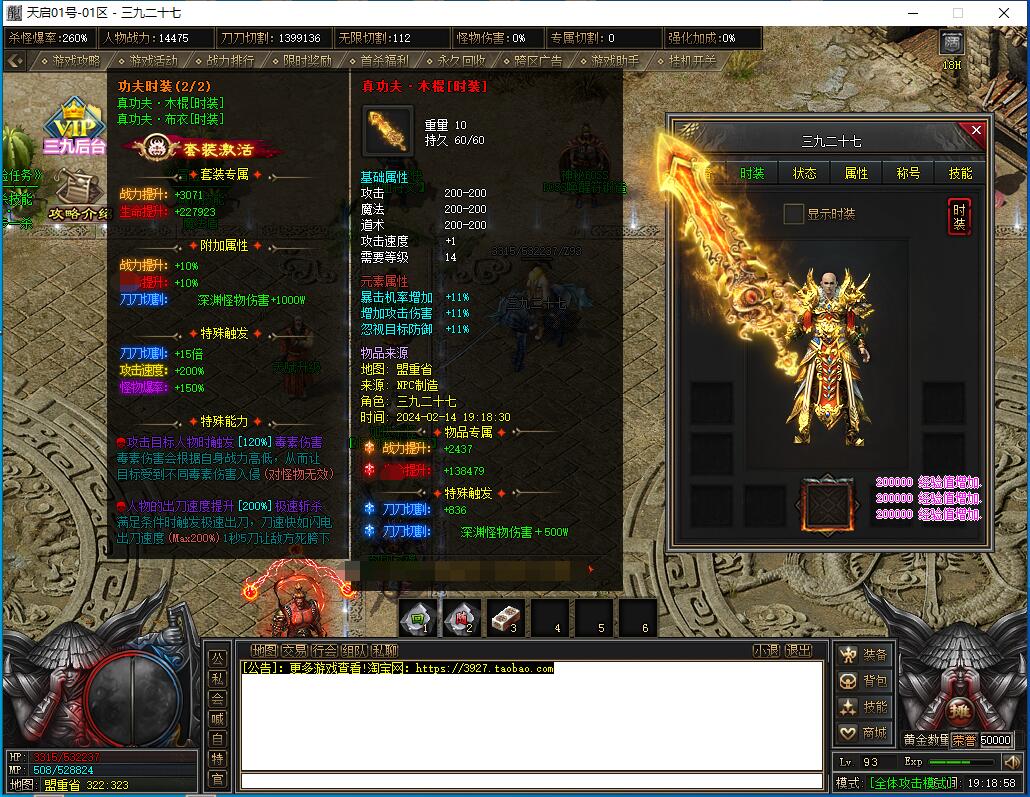The image size is (1030, 797).
Task: Switch to the 技能 tab in character panel
Action: pyautogui.click(x=960, y=173)
